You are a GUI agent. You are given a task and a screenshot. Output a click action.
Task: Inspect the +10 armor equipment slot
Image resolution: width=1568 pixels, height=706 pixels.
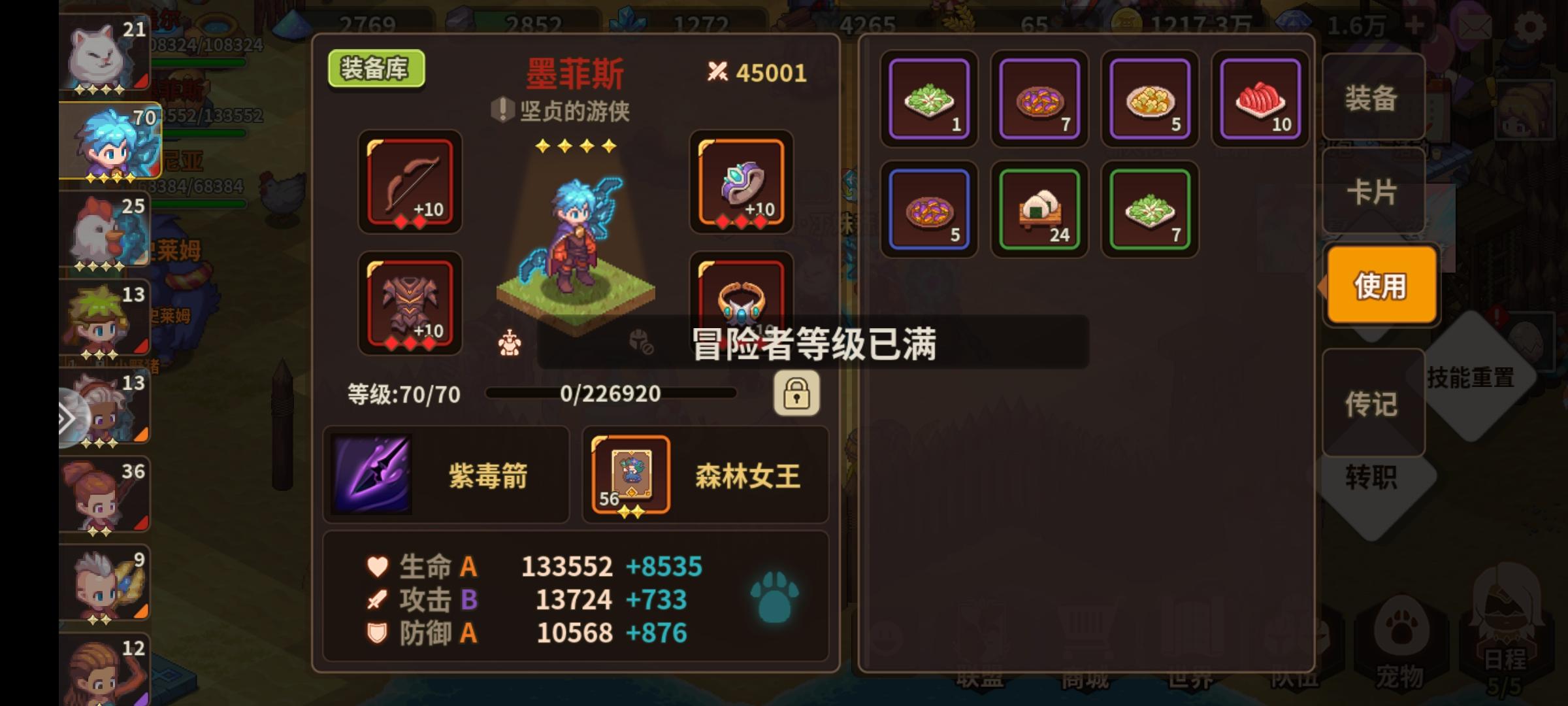pos(410,304)
